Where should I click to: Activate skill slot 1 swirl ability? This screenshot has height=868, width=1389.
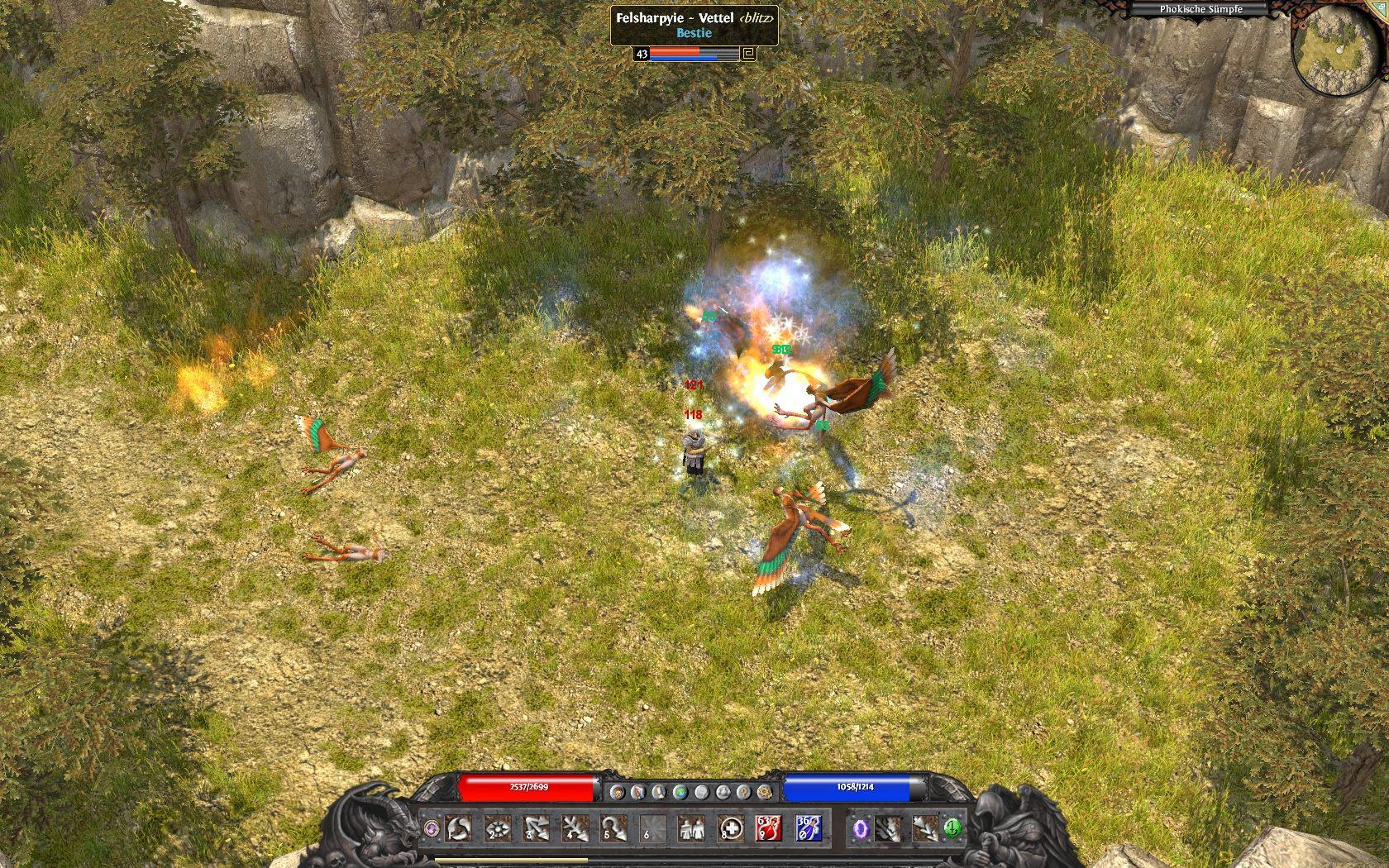pos(458,827)
